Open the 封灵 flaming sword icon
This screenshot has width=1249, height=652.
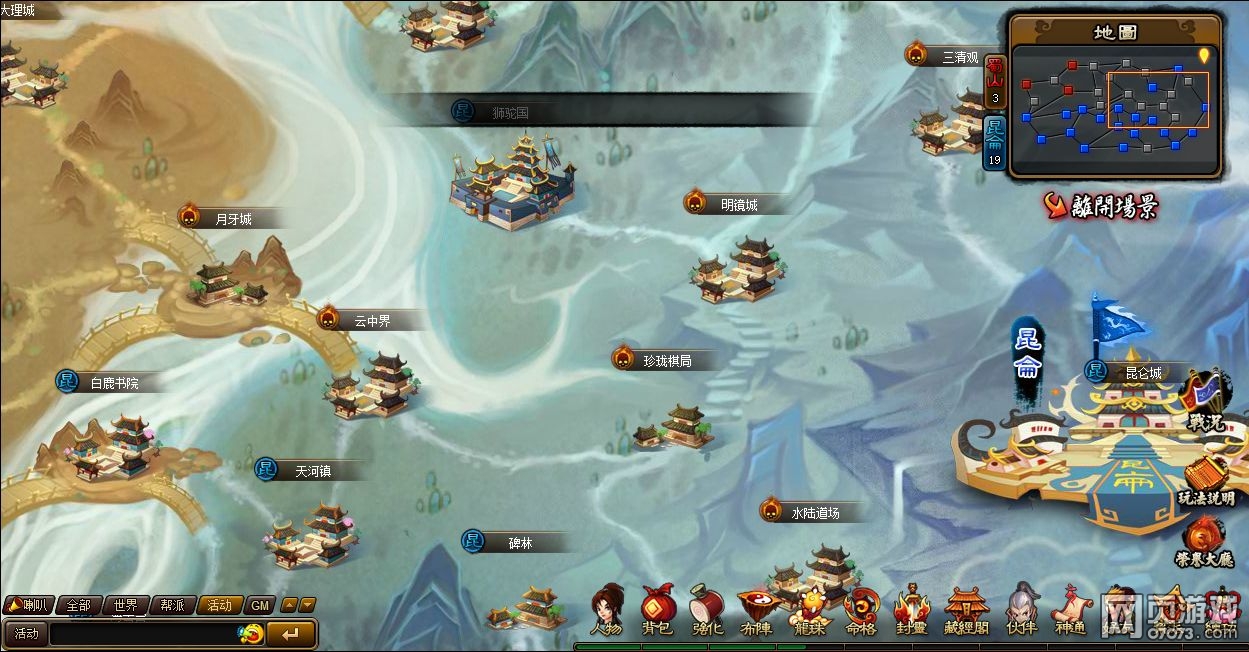(x=912, y=608)
